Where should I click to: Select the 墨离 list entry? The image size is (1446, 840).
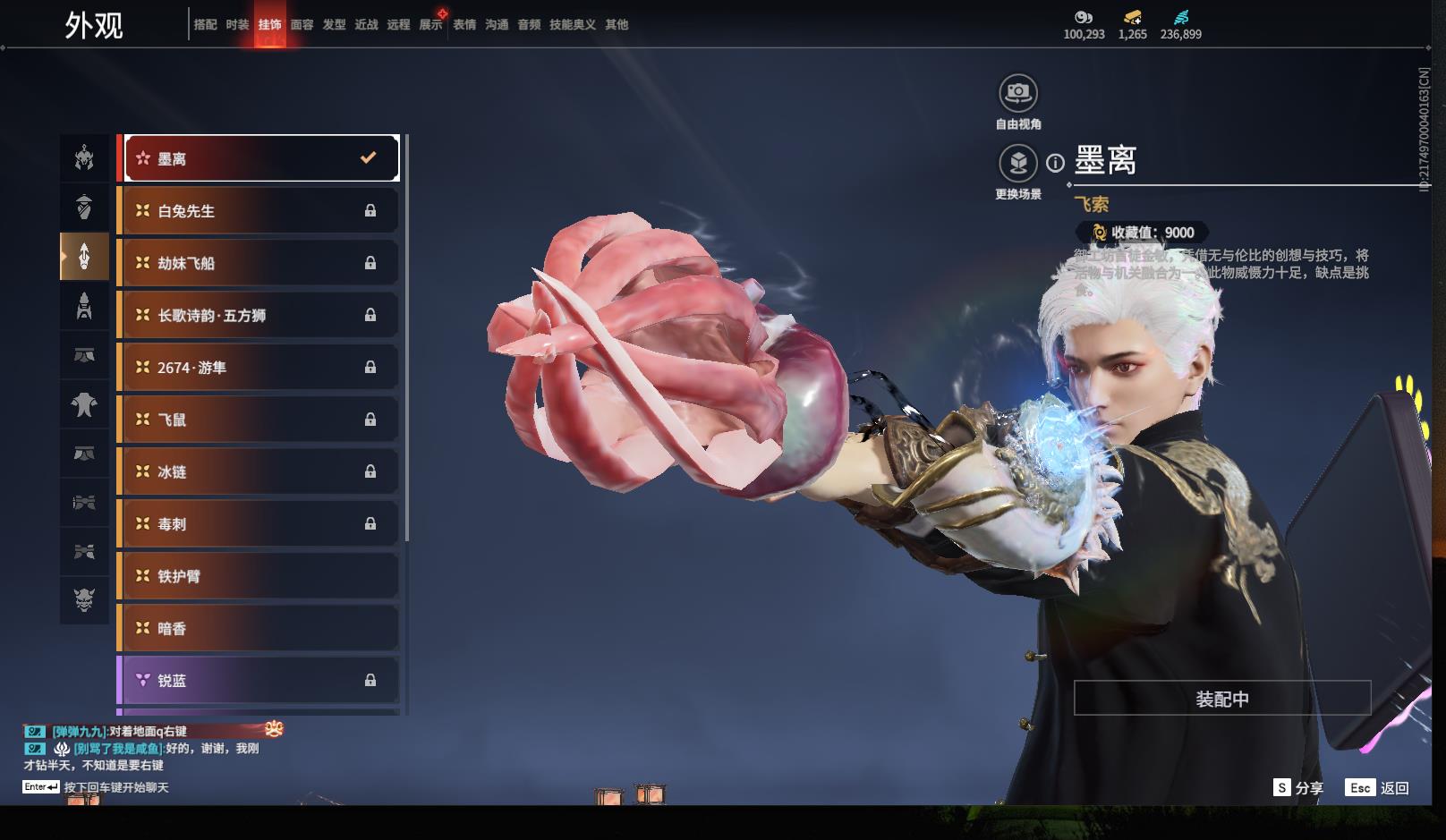click(260, 158)
